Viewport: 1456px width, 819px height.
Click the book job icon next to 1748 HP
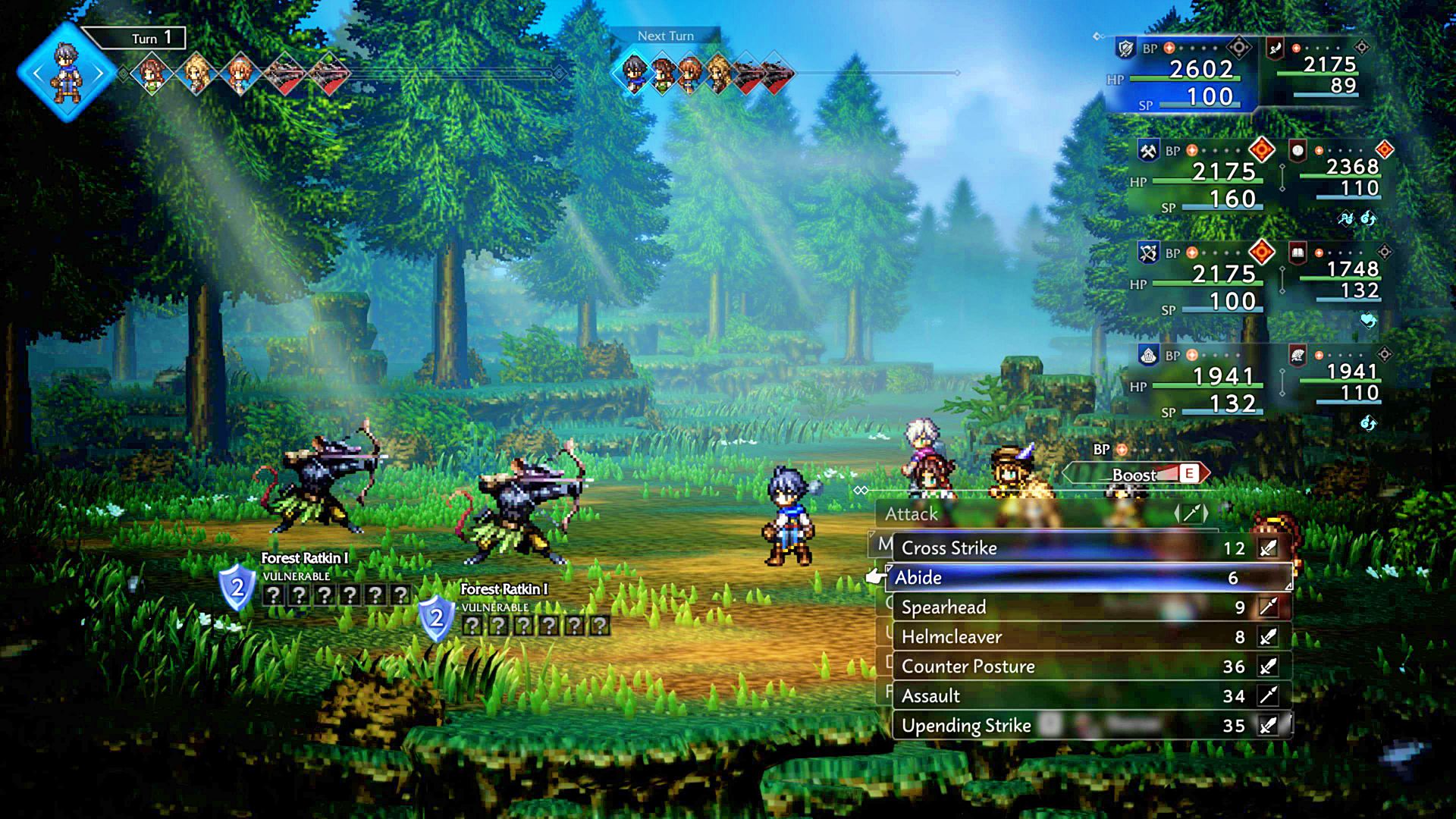coord(1298,253)
